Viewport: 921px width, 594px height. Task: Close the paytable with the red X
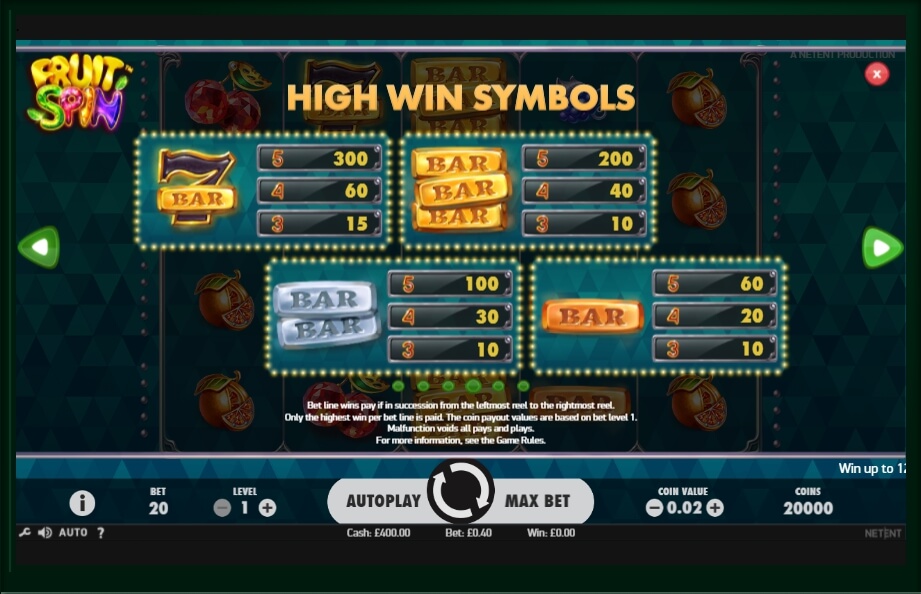pyautogui.click(x=877, y=74)
